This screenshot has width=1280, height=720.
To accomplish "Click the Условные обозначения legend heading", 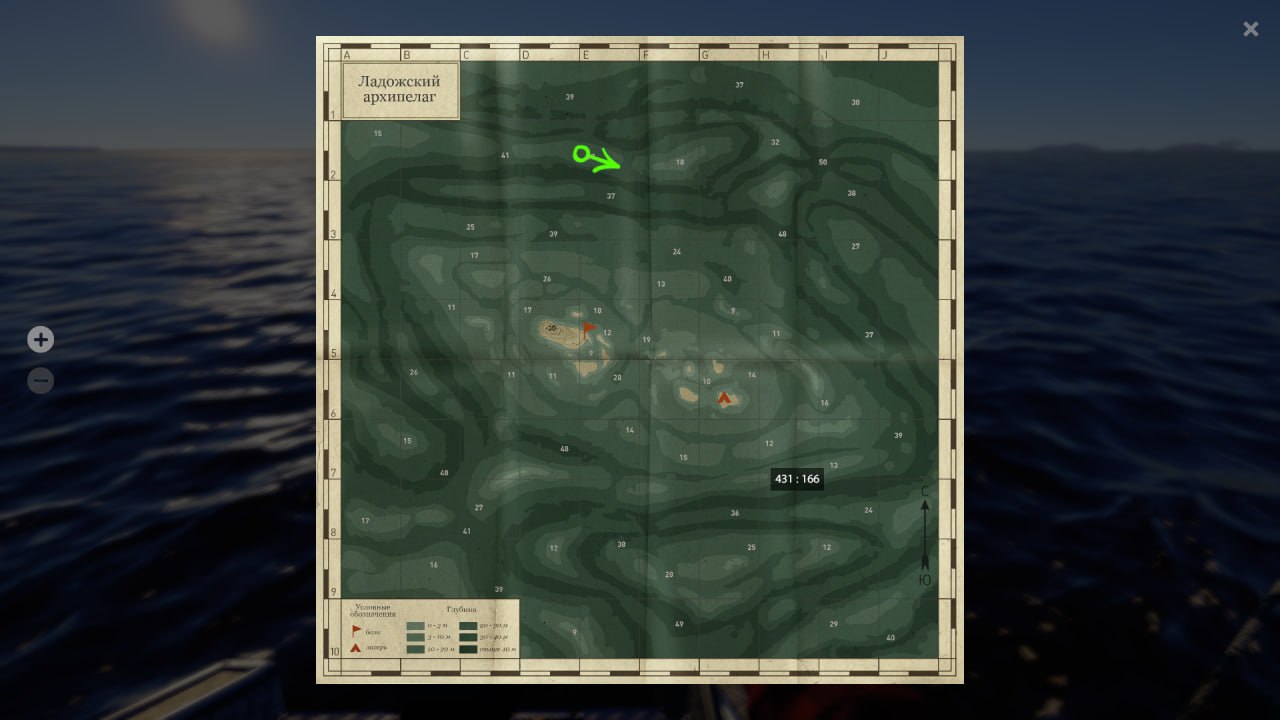I will click(373, 610).
